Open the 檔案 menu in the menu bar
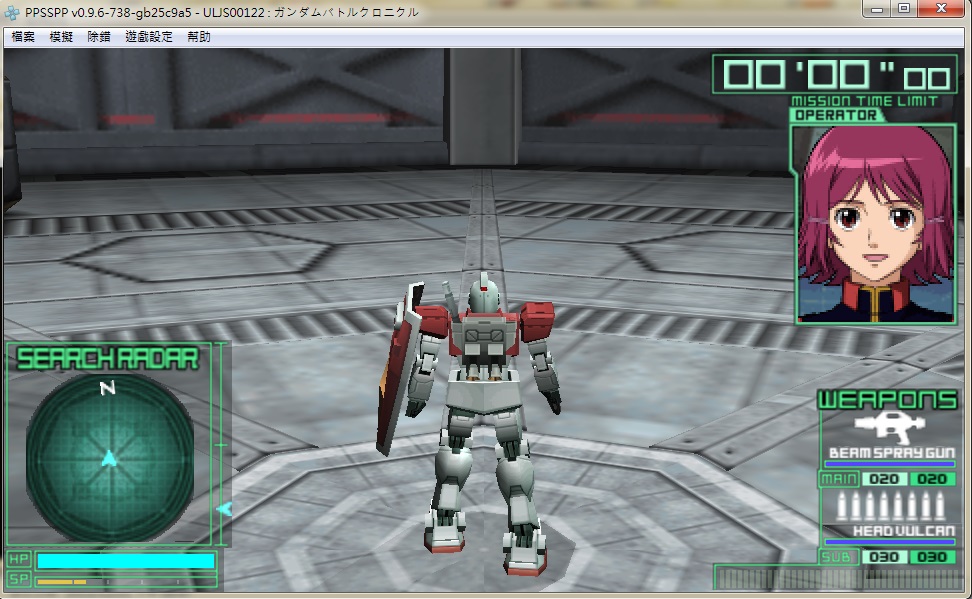The width and height of the screenshot is (972, 599). click(x=23, y=37)
